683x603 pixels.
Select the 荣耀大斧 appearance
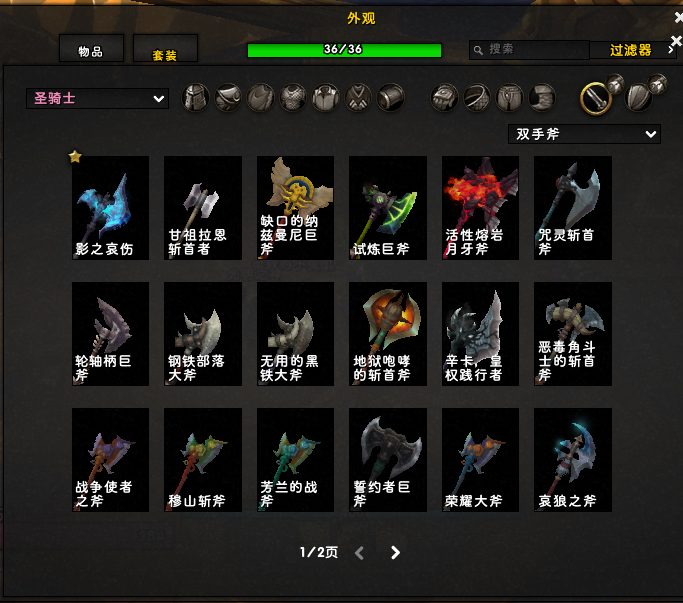click(480, 459)
